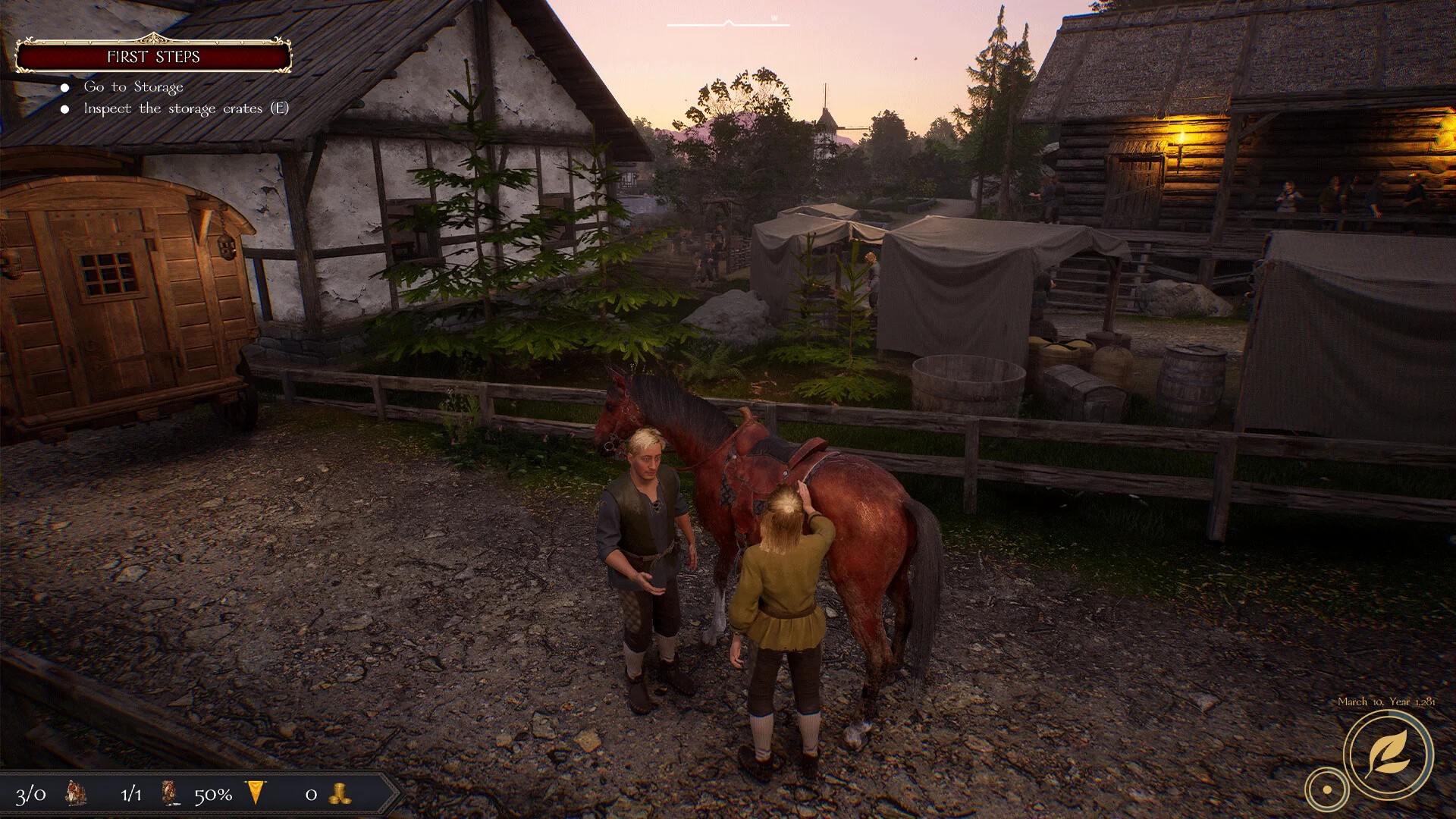The height and width of the screenshot is (819, 1456).
Task: Click the leaf season dial
Action: (x=1388, y=755)
